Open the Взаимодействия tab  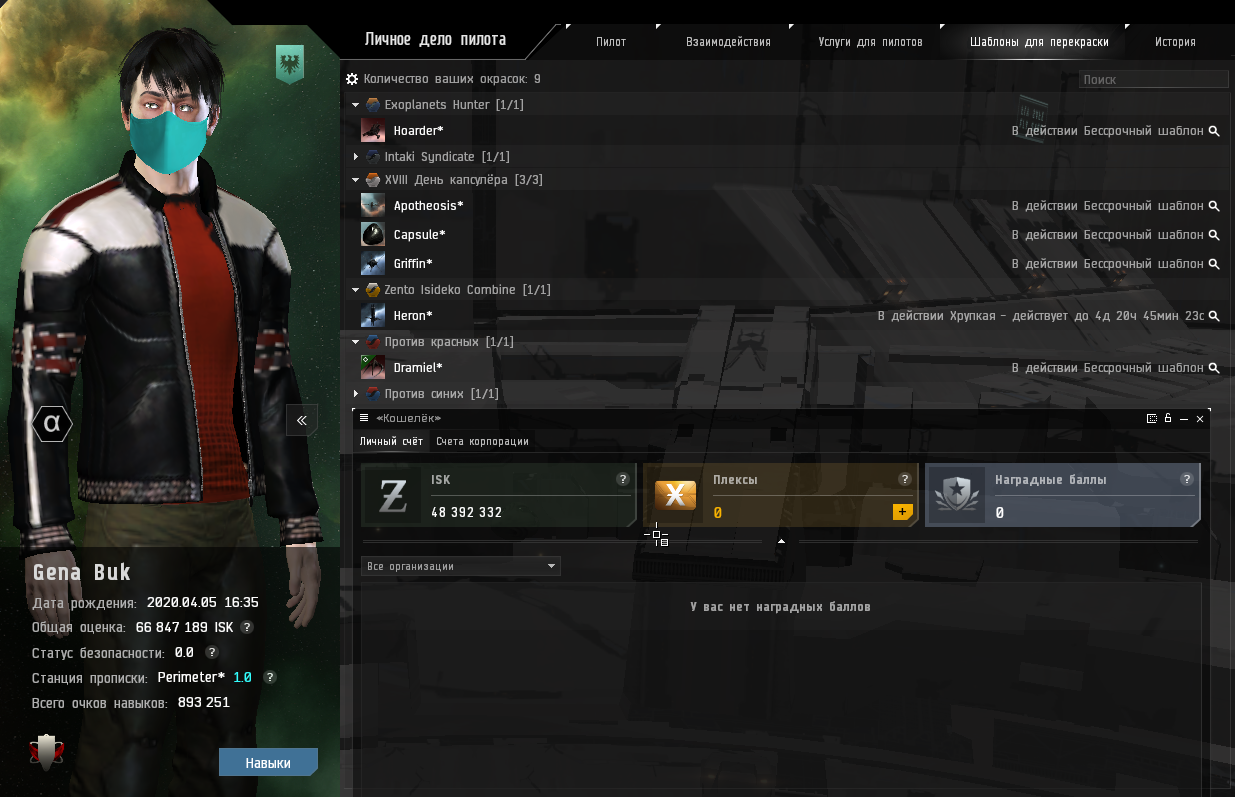click(728, 42)
